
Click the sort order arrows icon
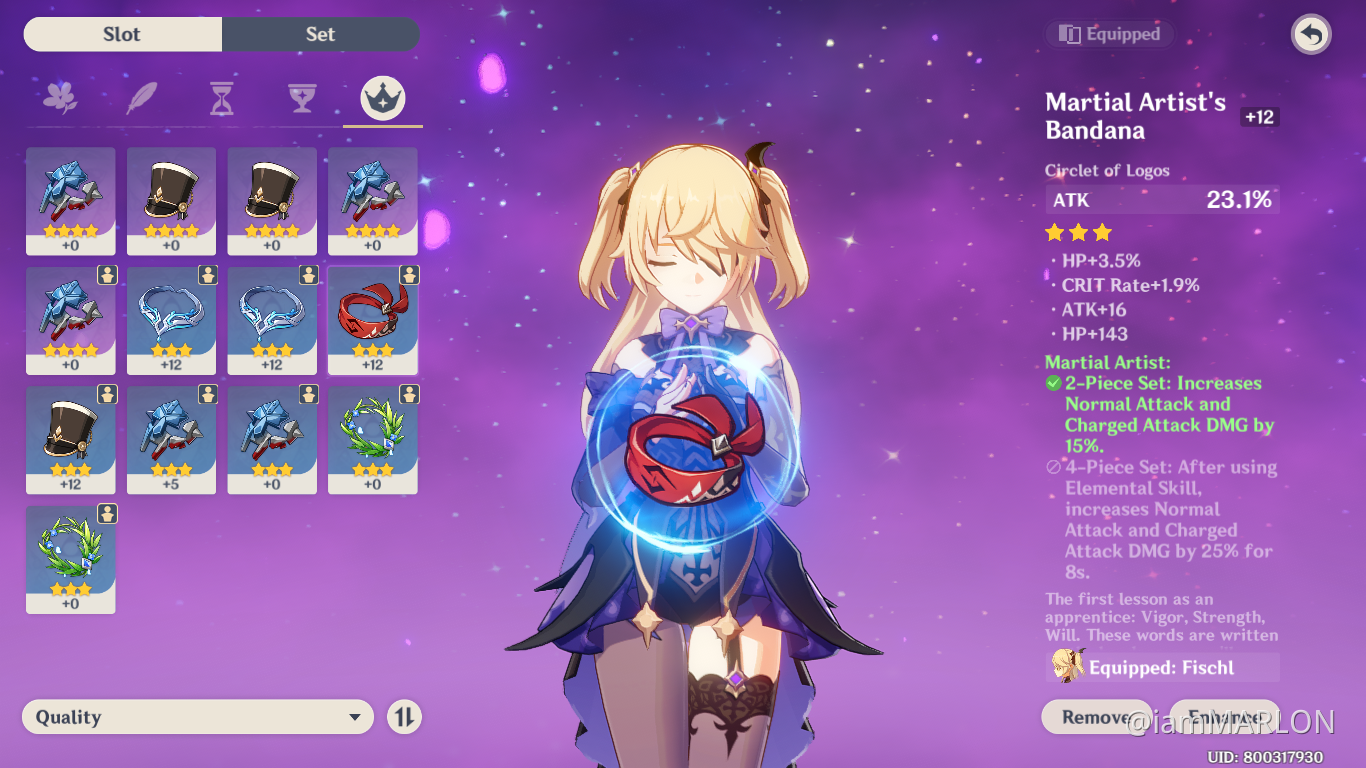pos(404,716)
